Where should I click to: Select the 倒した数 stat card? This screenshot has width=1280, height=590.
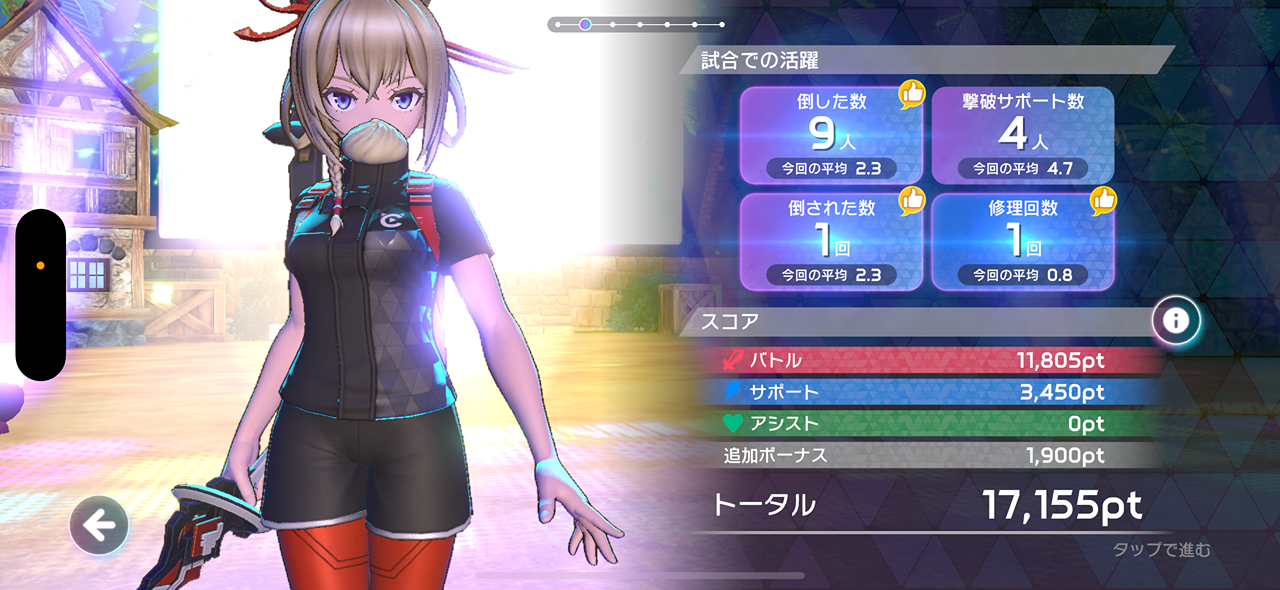click(x=831, y=135)
